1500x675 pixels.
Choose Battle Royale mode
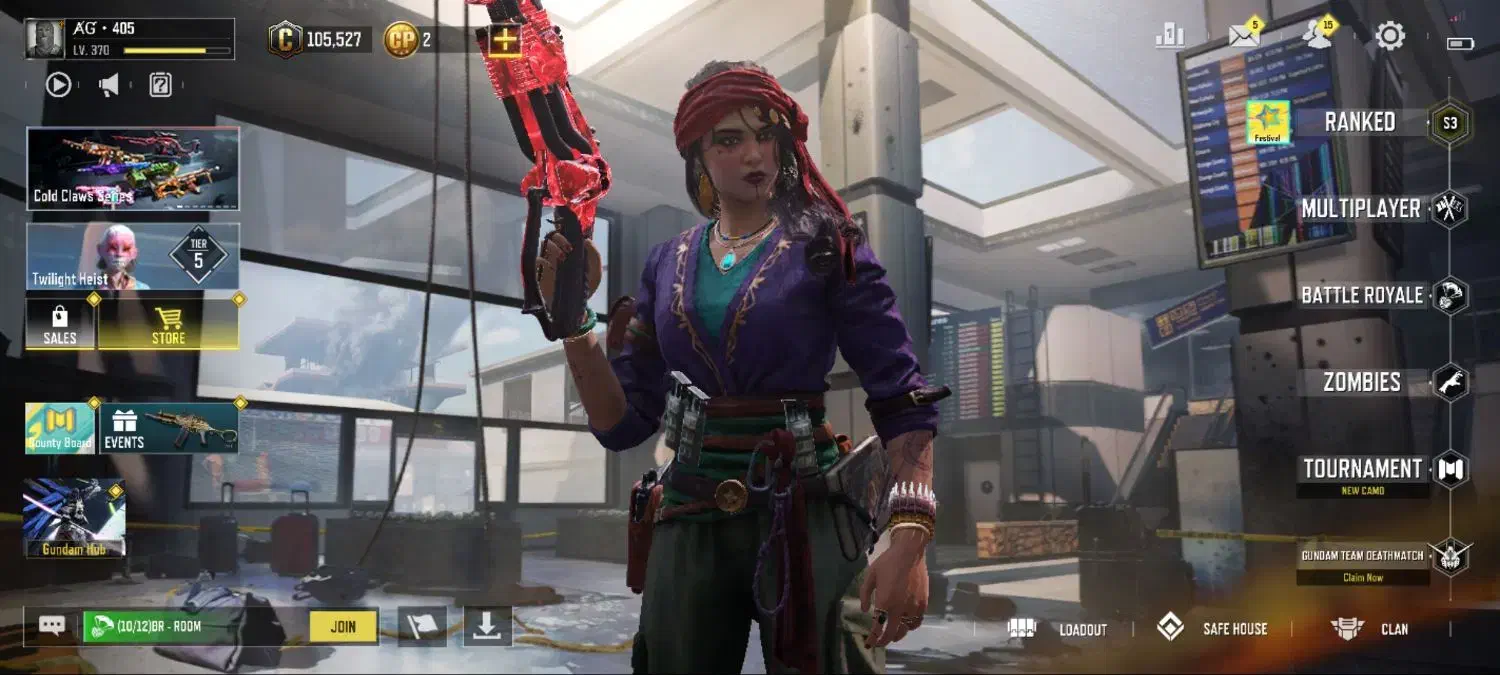pos(1361,296)
